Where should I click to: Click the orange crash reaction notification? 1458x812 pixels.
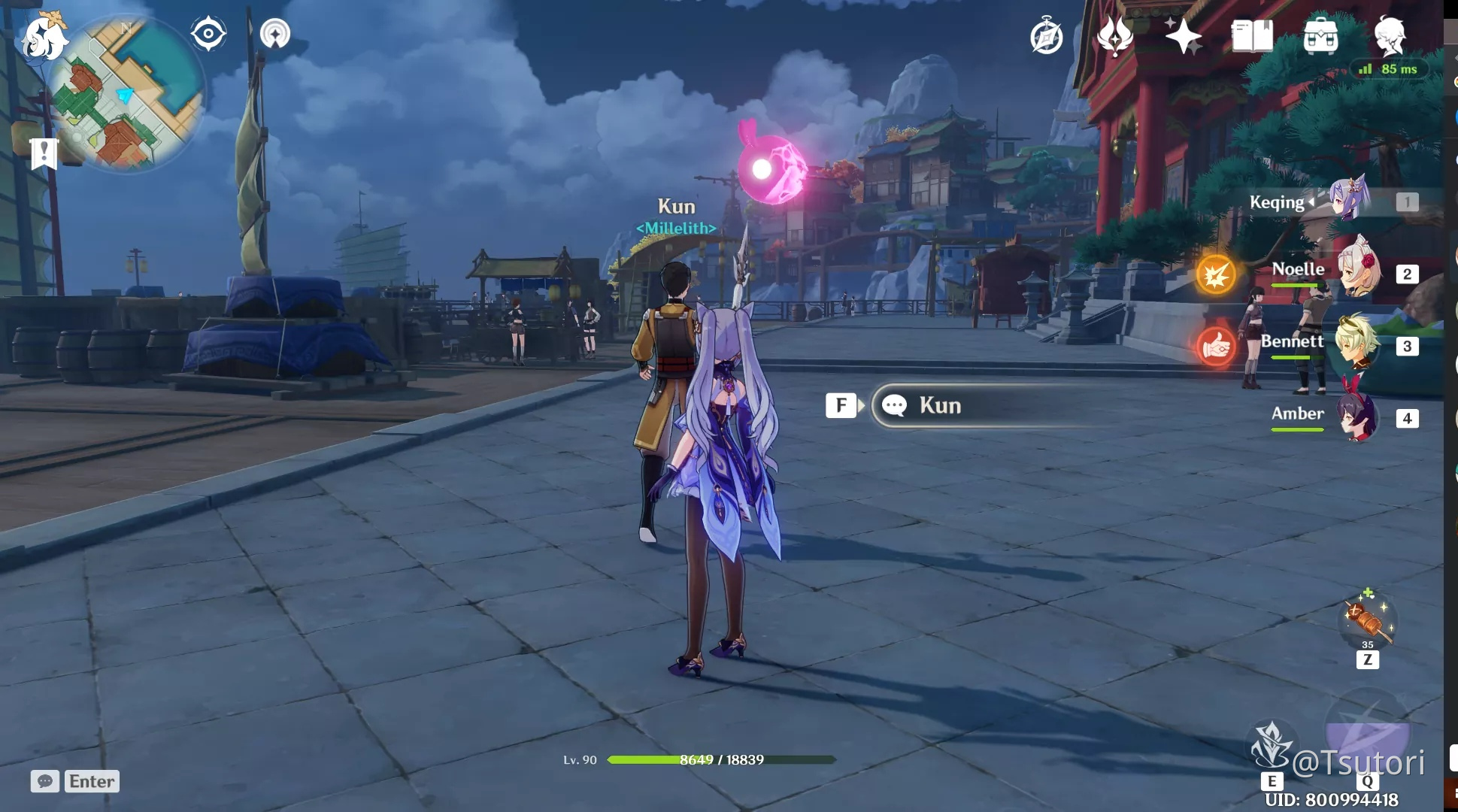point(1216,275)
